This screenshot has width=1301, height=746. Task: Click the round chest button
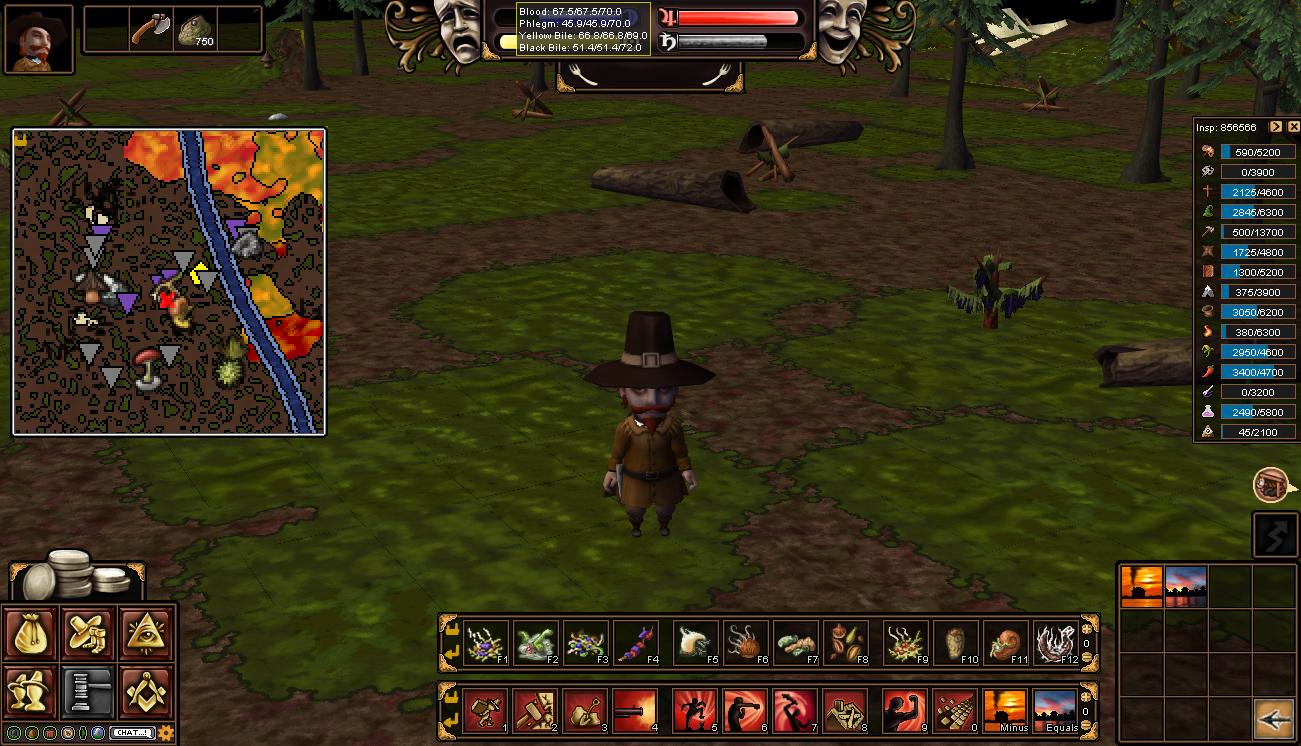(x=1270, y=485)
